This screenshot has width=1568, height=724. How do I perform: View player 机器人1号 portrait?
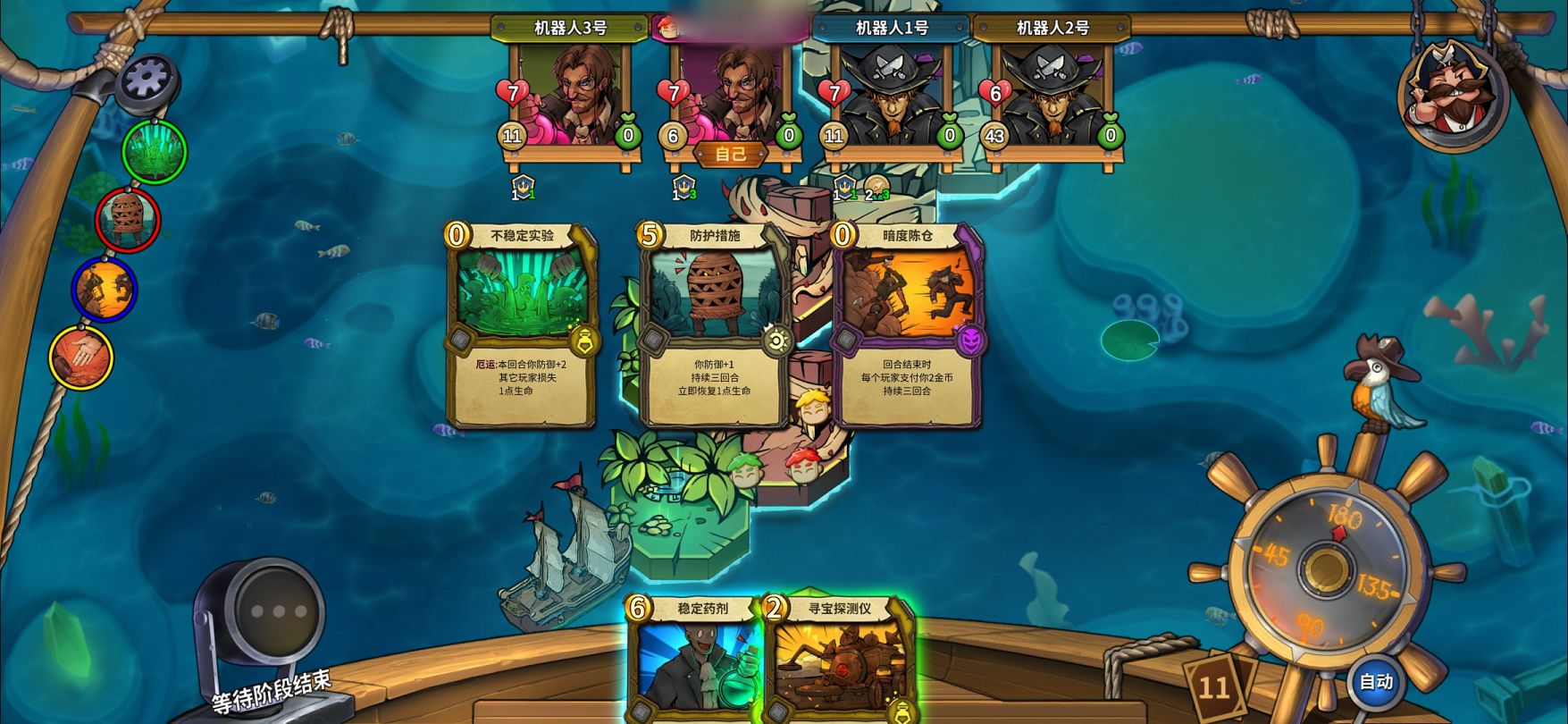click(892, 94)
